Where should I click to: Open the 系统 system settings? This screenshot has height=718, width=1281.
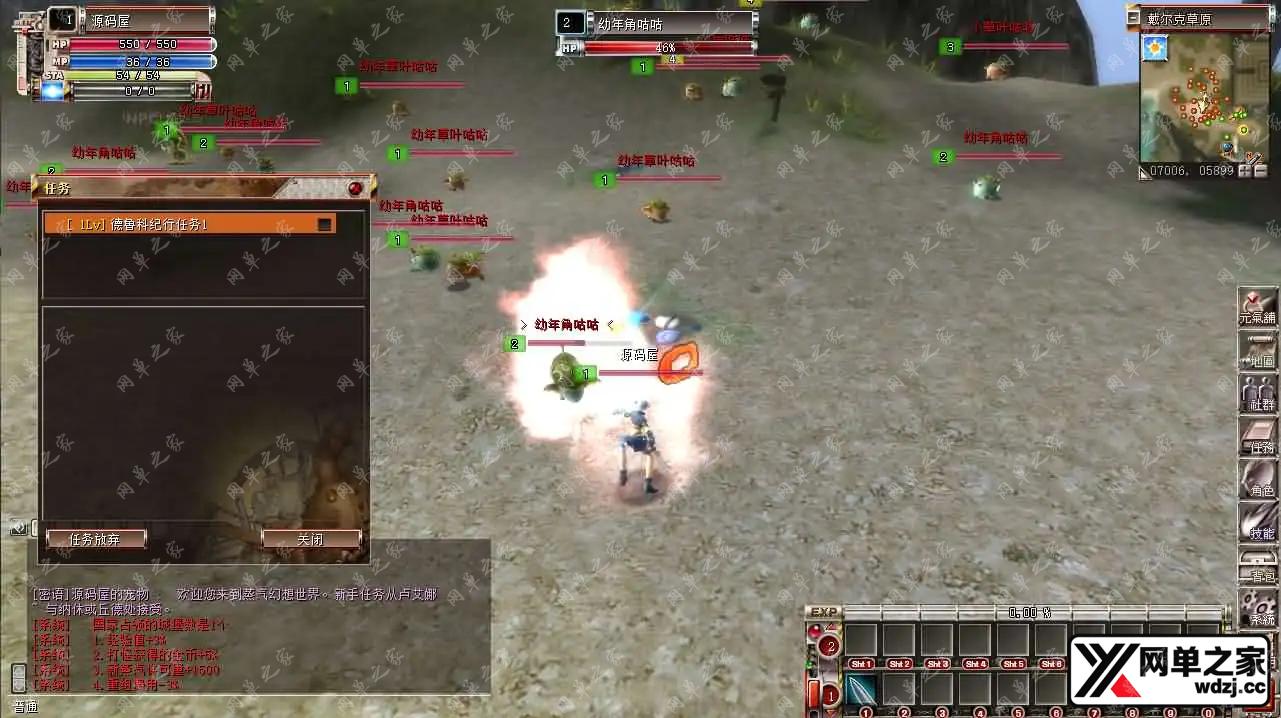[x=1257, y=607]
